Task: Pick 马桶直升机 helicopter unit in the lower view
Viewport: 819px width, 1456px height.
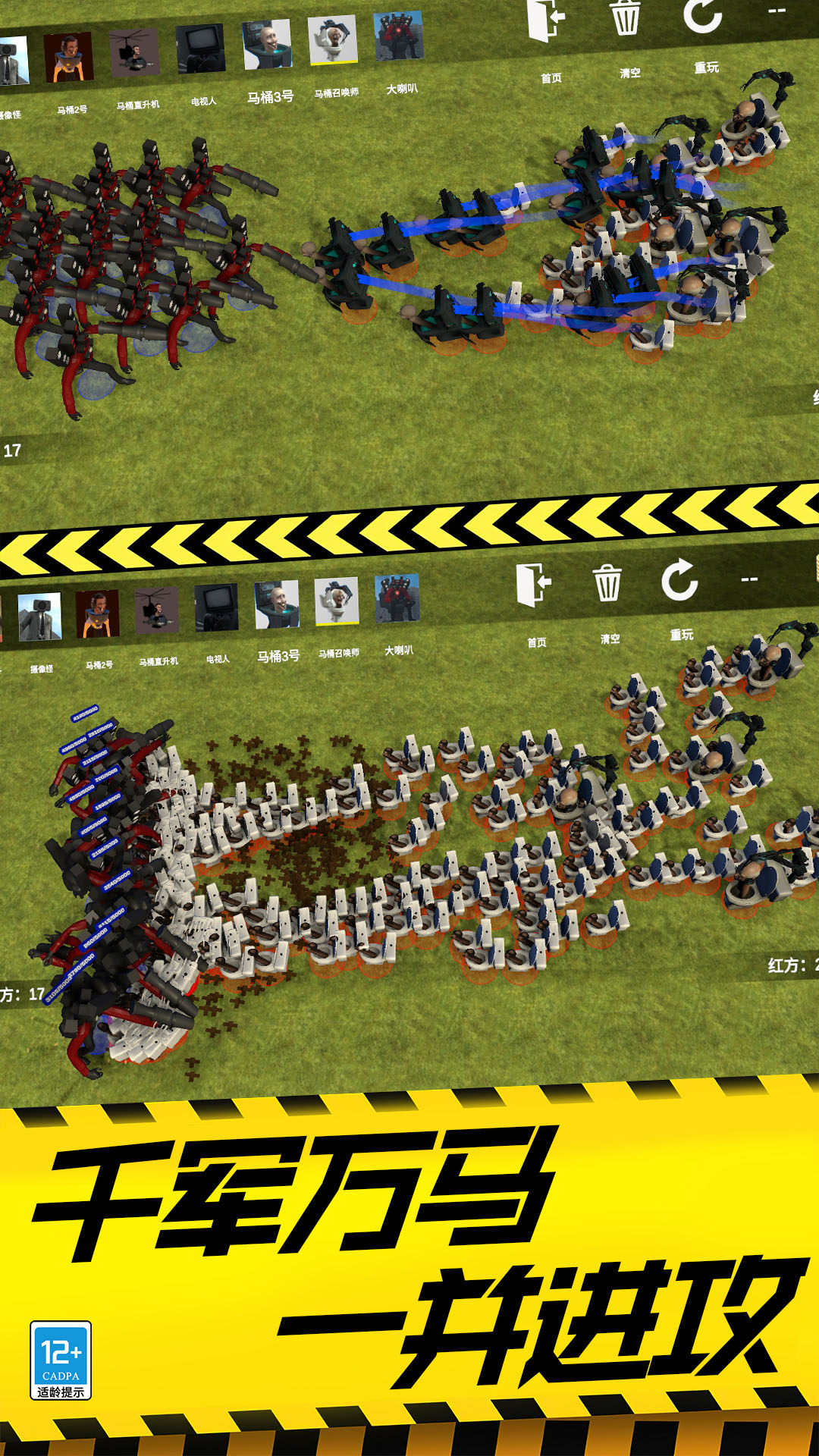Action: click(156, 610)
